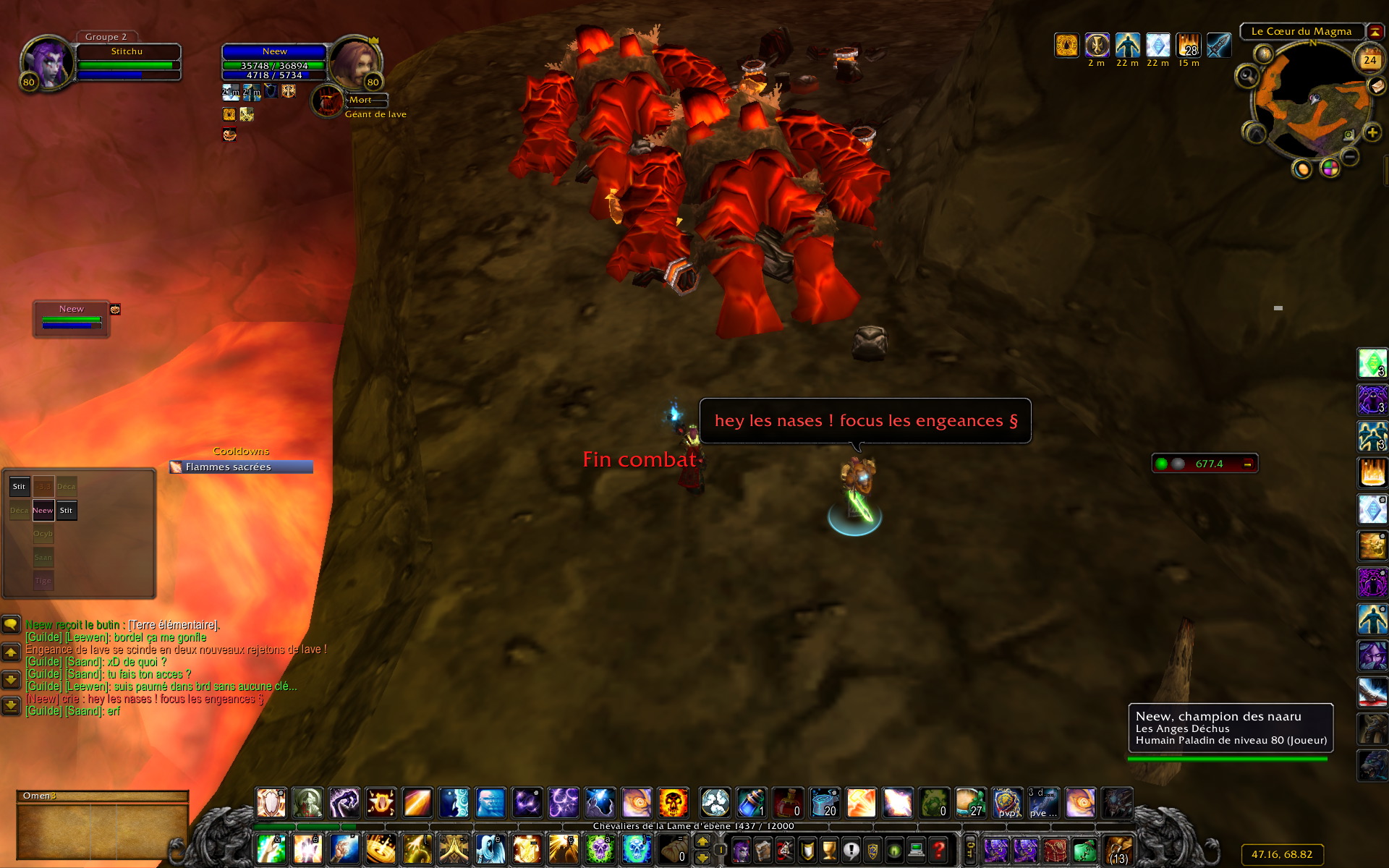
Task: Check the mail envelope icon by the minimap
Action: click(x=1377, y=86)
